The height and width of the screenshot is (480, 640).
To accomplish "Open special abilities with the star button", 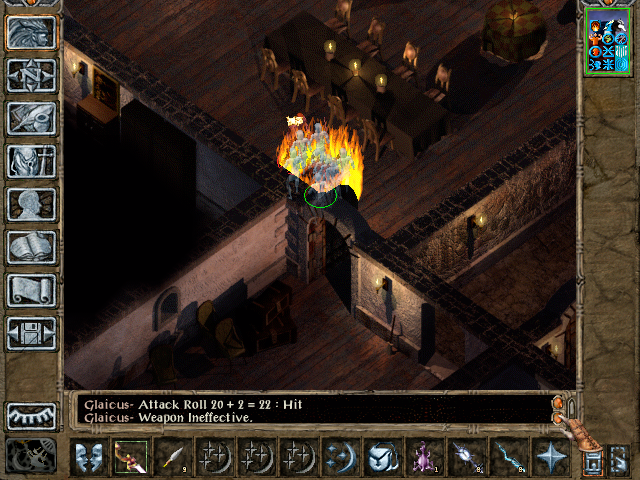I will pos(549,457).
